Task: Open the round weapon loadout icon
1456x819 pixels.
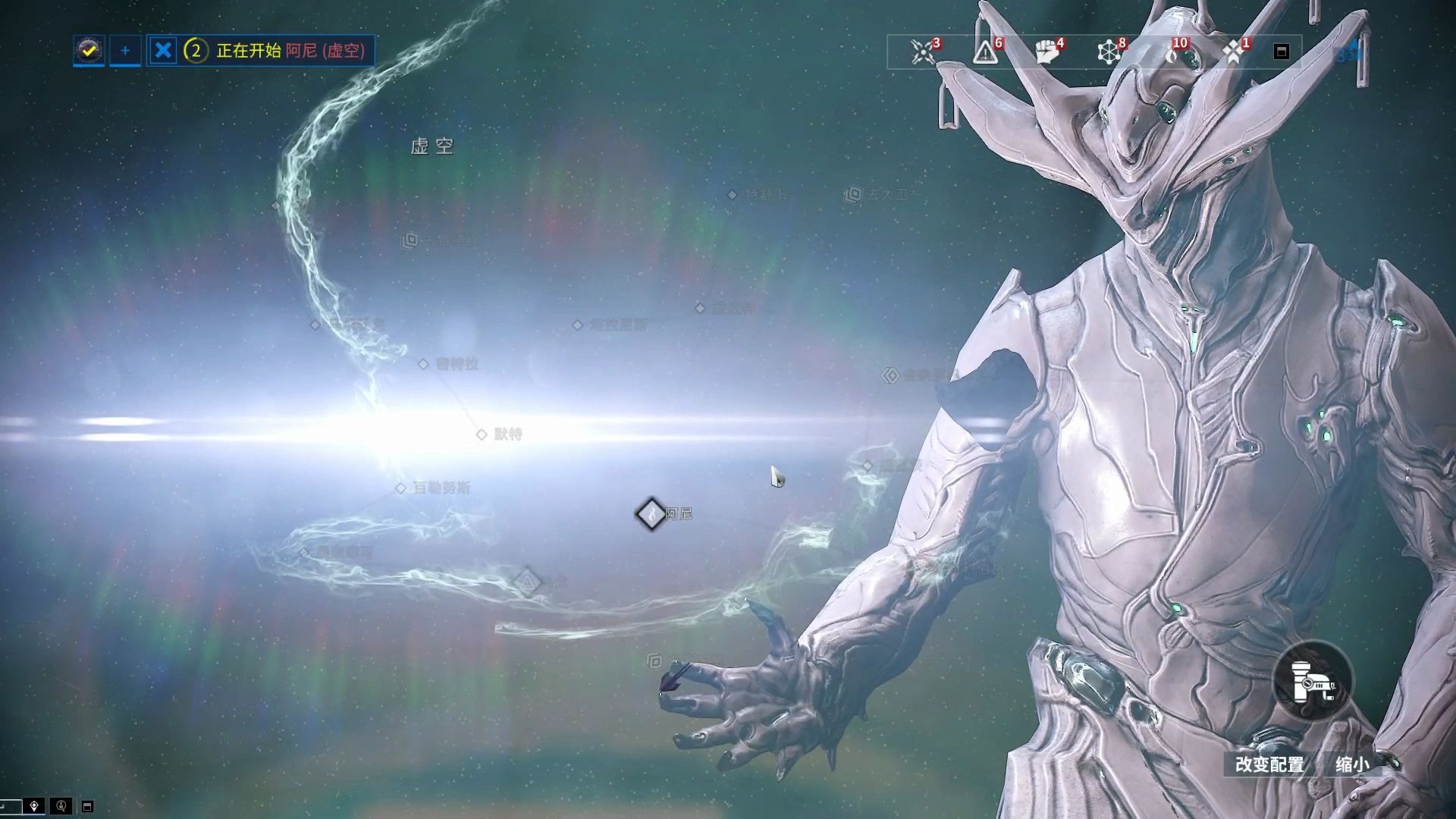Action: [x=1313, y=681]
